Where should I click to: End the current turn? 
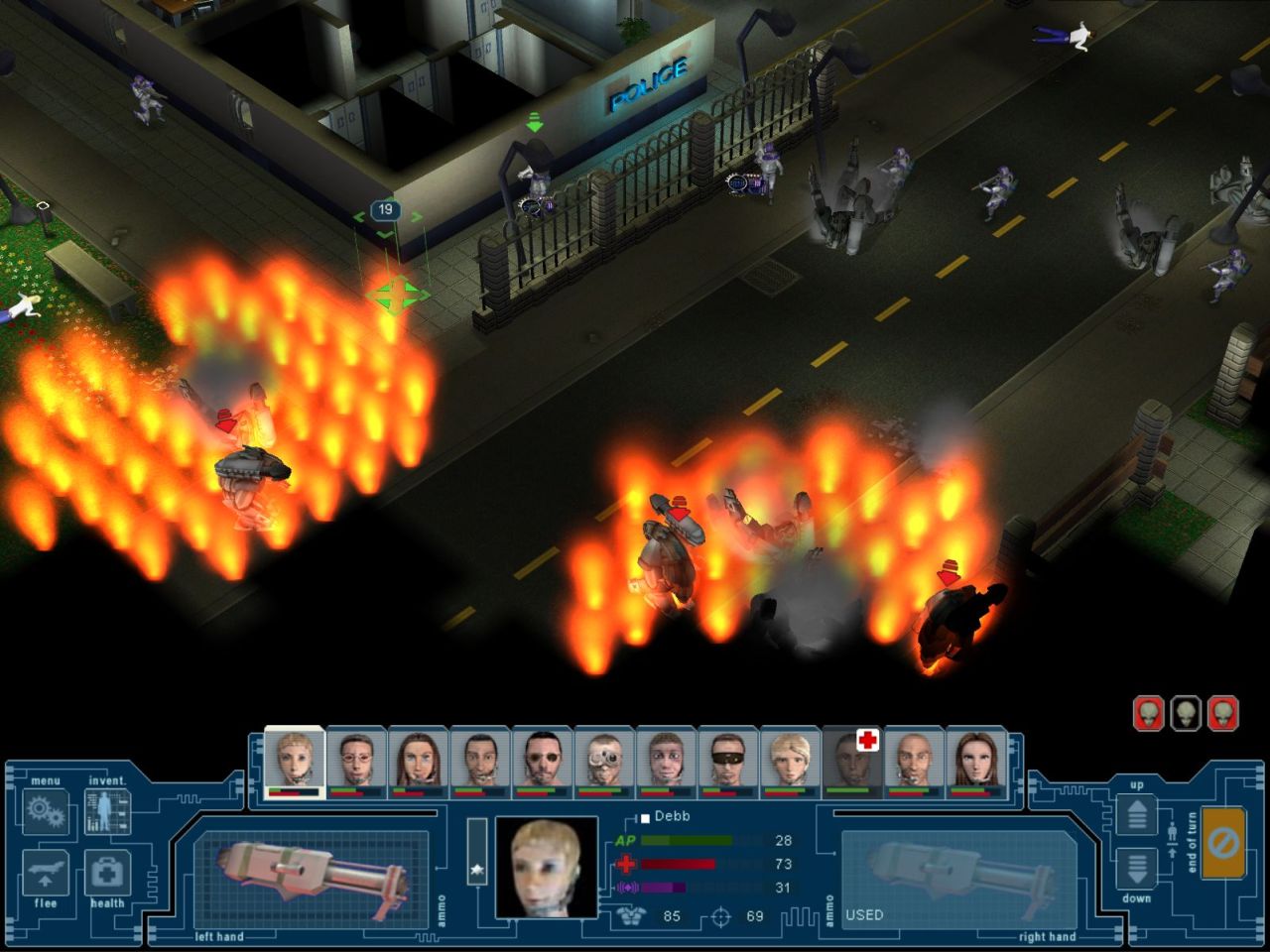click(1221, 844)
